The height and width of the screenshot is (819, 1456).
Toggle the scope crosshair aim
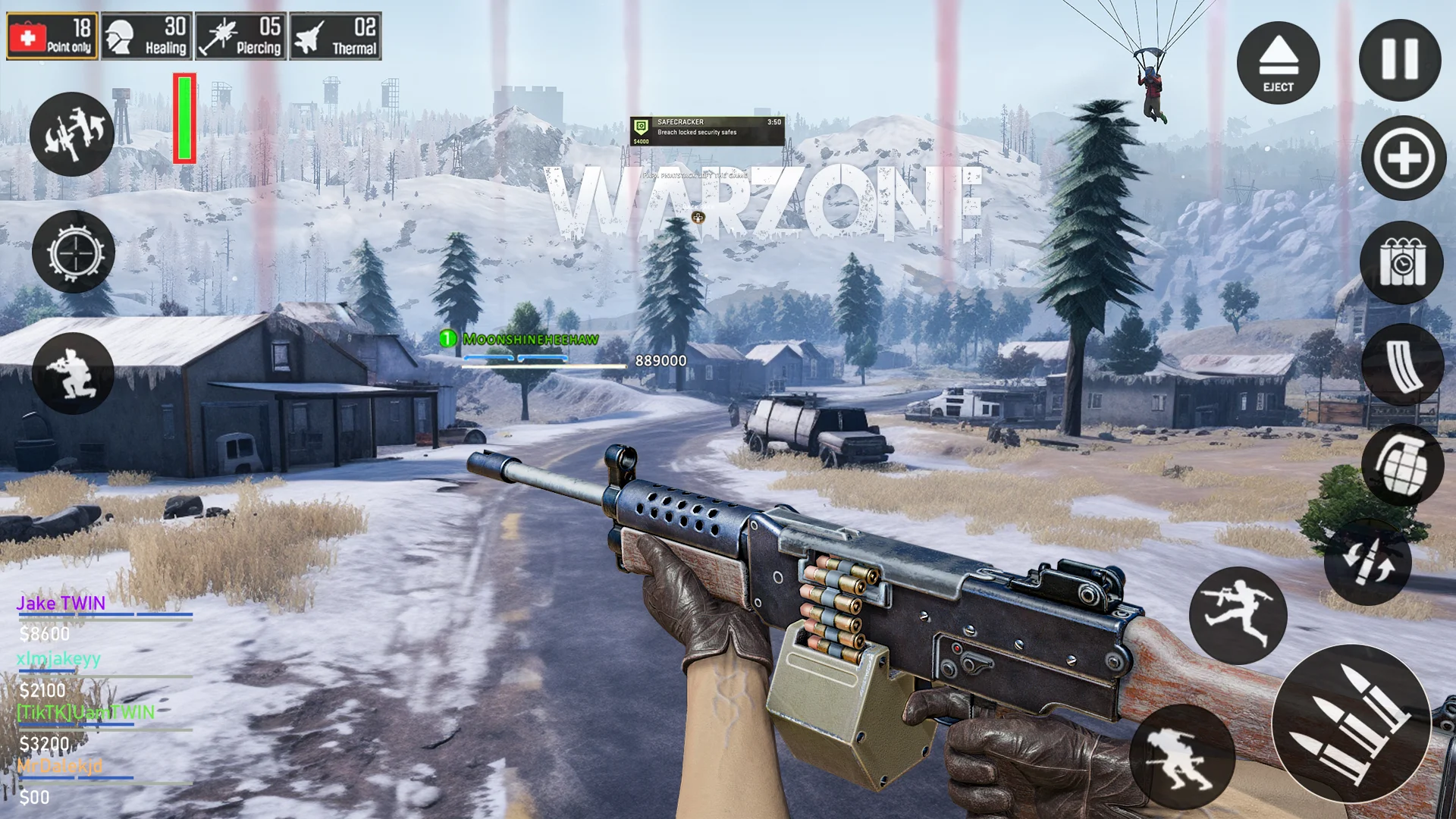coord(74,252)
